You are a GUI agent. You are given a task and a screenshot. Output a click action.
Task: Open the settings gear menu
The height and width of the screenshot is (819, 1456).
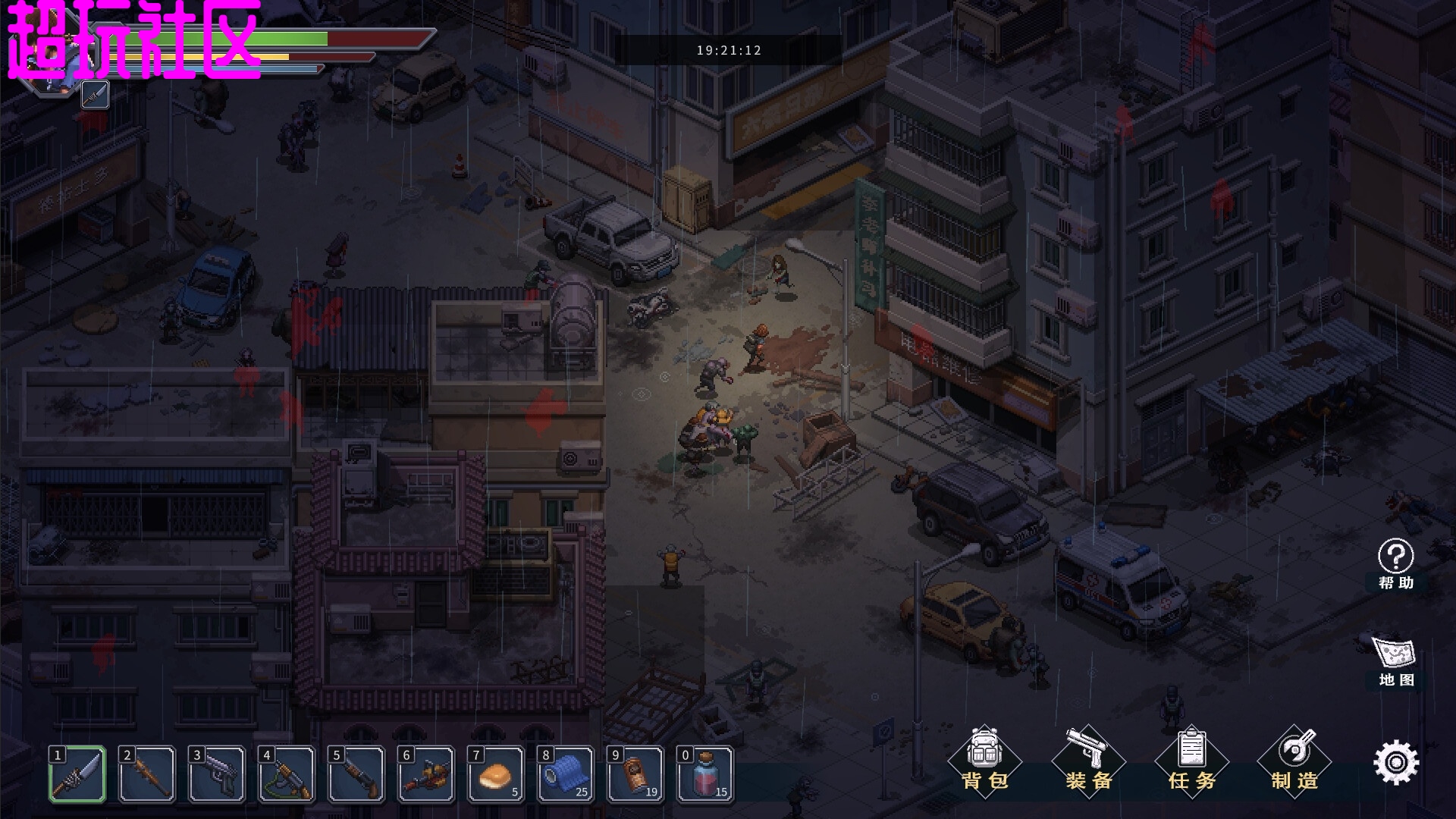click(1395, 762)
